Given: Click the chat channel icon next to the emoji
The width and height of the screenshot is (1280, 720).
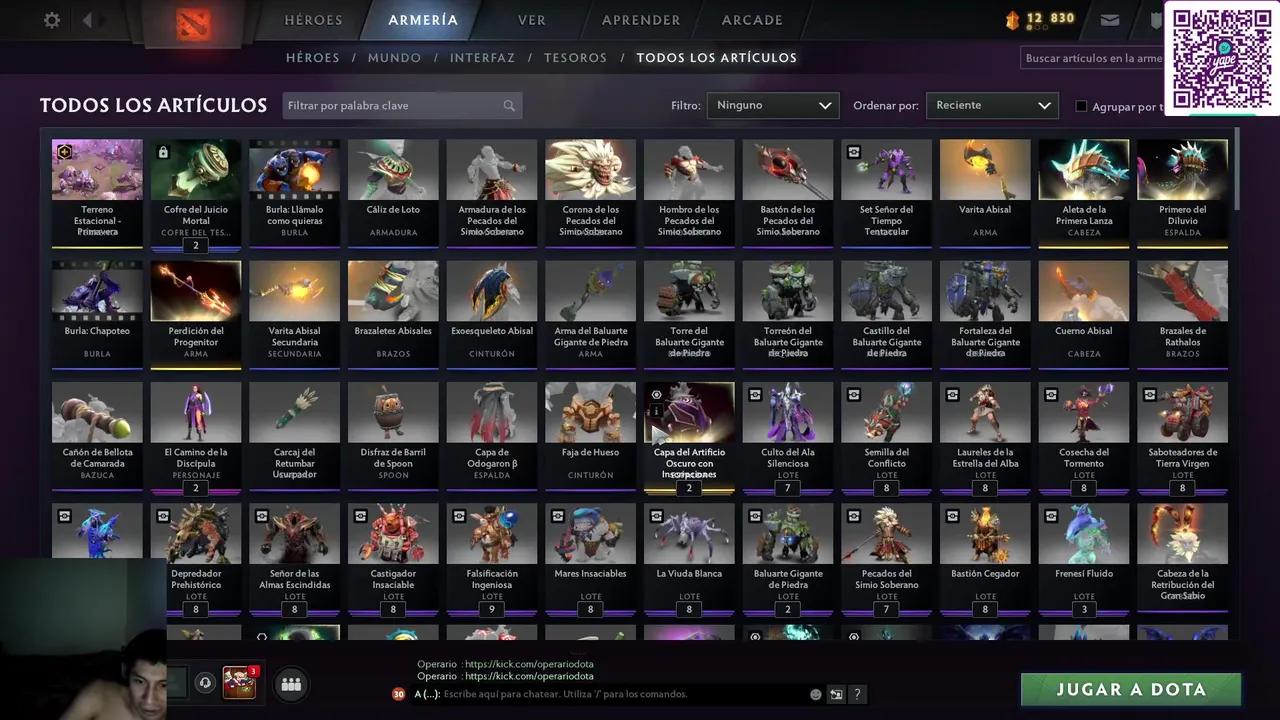Looking at the screenshot, I should [x=836, y=694].
